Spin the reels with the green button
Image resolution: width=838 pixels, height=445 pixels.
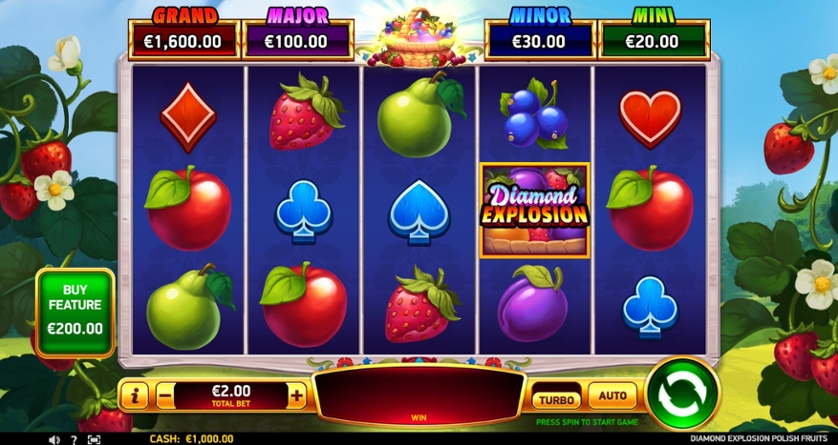click(683, 393)
